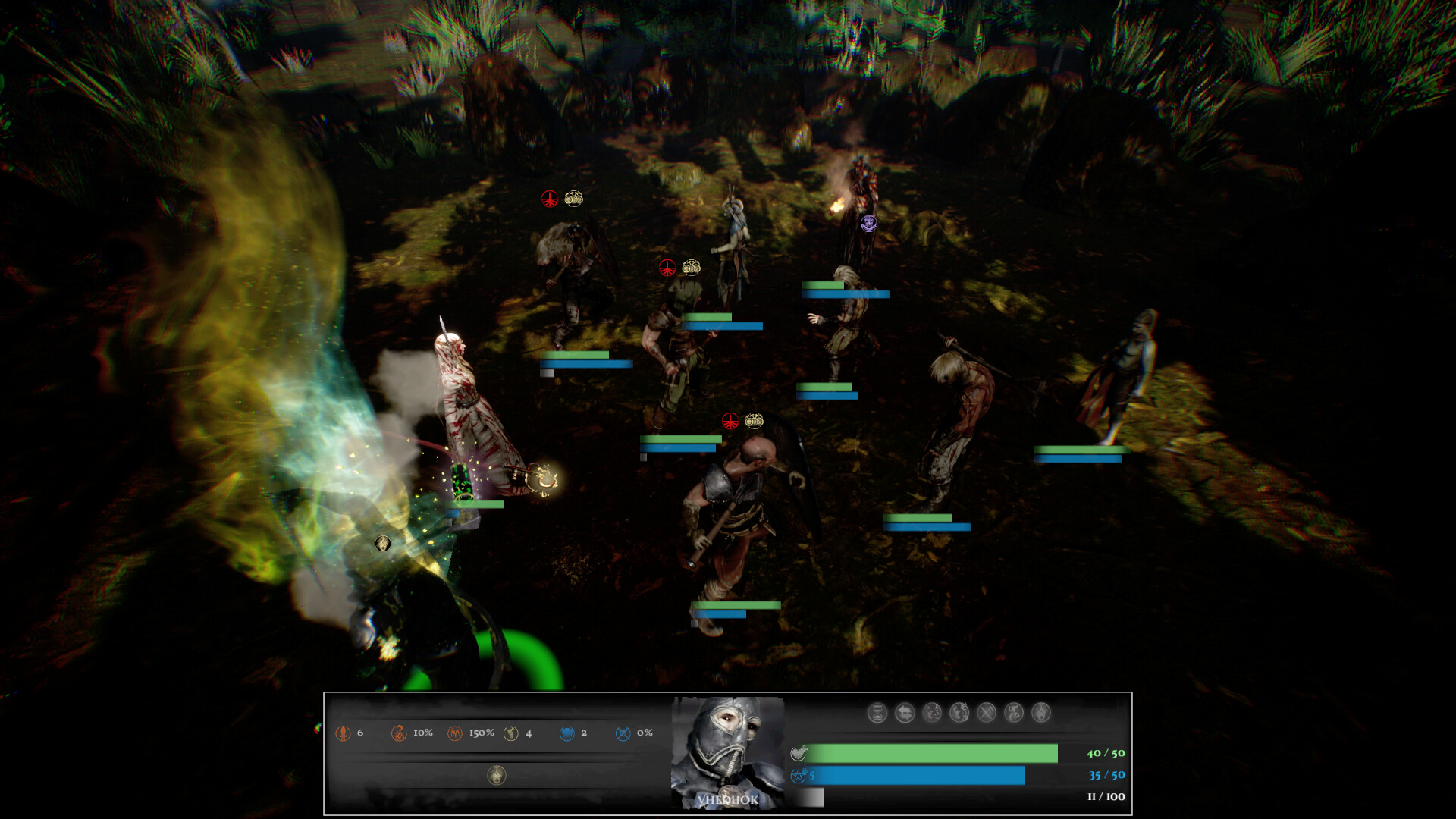Select the crossed scythes ability icon
The image size is (1456, 819).
click(x=986, y=712)
